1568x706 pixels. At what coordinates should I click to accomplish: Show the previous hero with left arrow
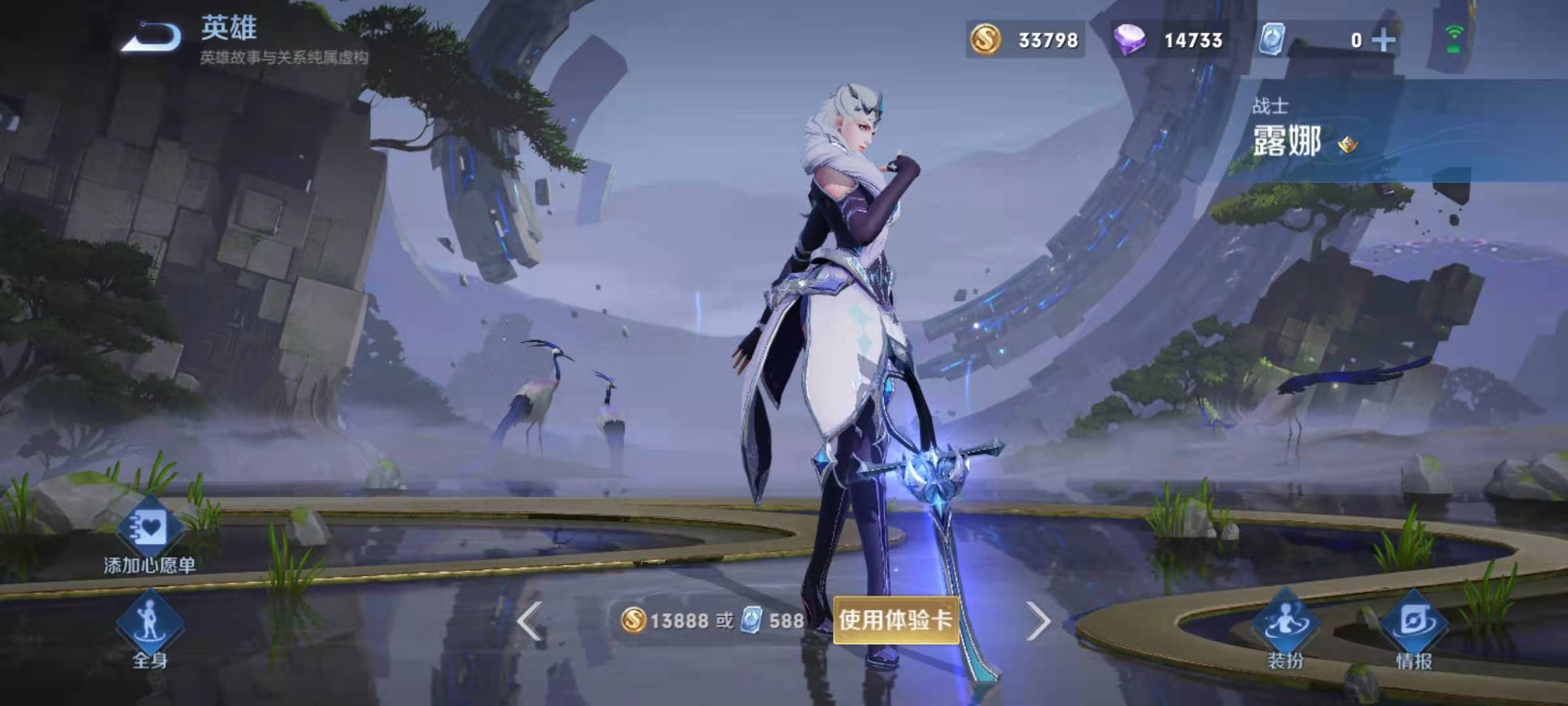click(x=529, y=621)
